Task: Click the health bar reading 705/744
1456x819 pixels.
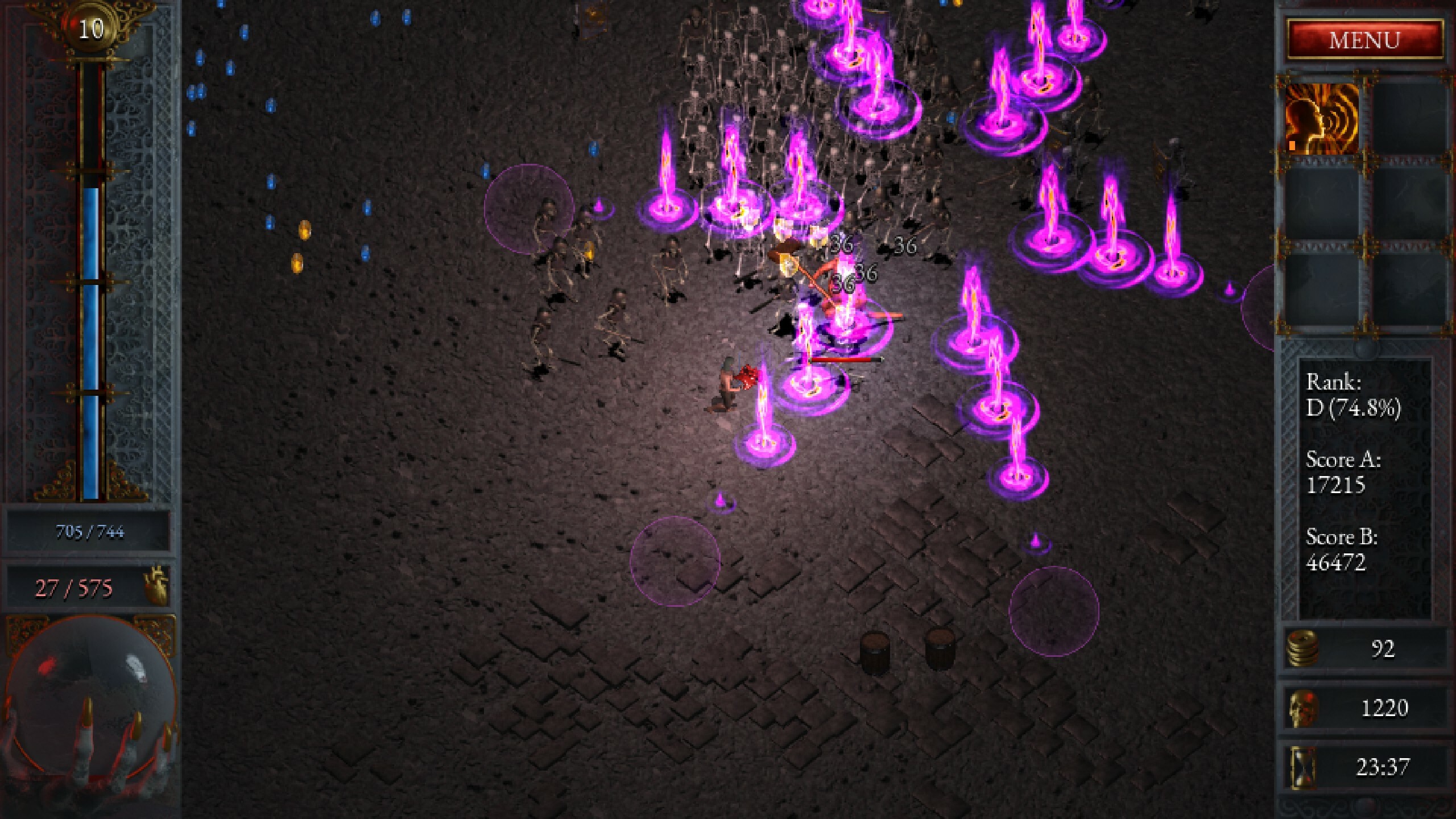Action: point(90,533)
